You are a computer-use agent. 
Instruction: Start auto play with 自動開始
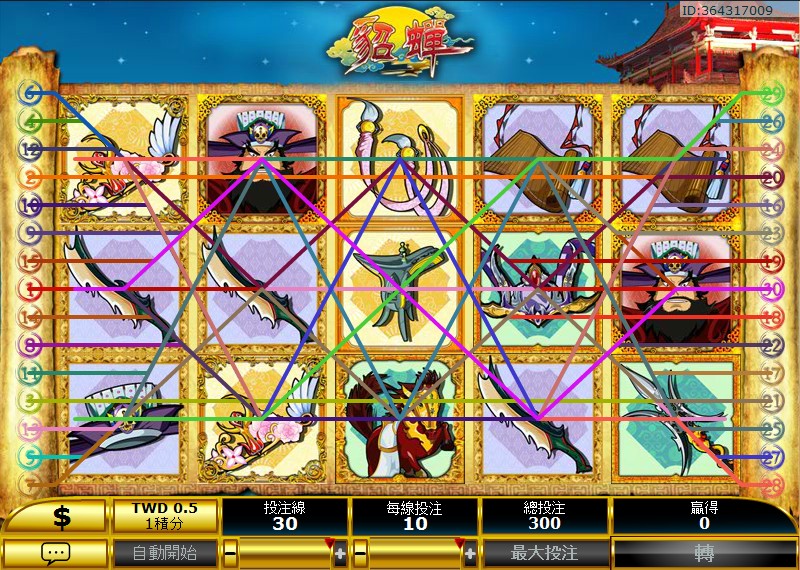click(165, 552)
